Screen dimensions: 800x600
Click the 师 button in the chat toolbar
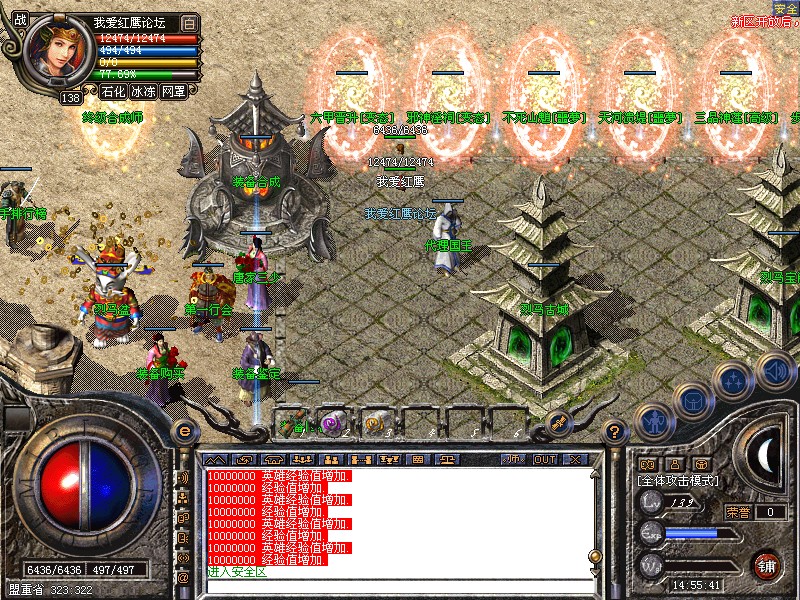pos(513,459)
